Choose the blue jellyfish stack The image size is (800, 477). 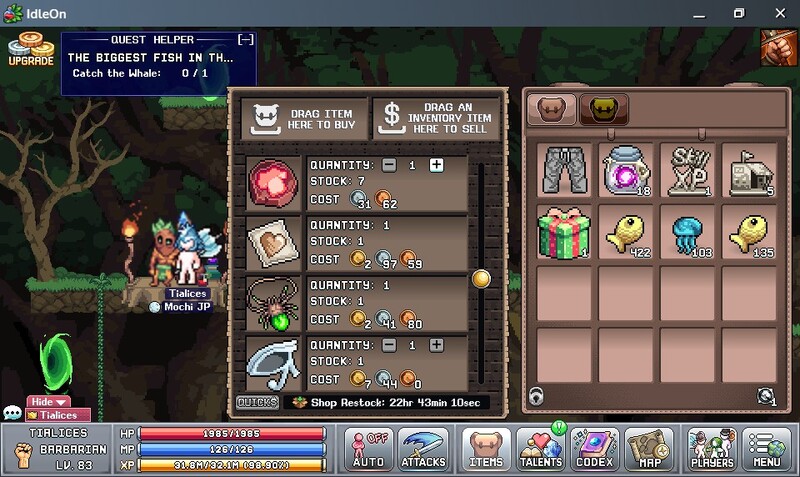689,232
